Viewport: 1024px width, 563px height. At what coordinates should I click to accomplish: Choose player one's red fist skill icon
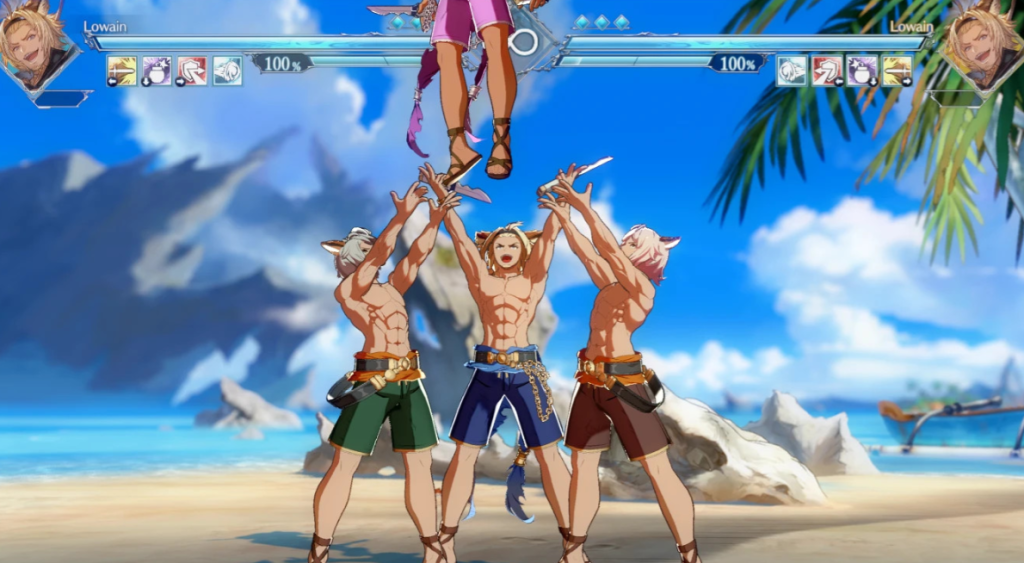pos(192,70)
